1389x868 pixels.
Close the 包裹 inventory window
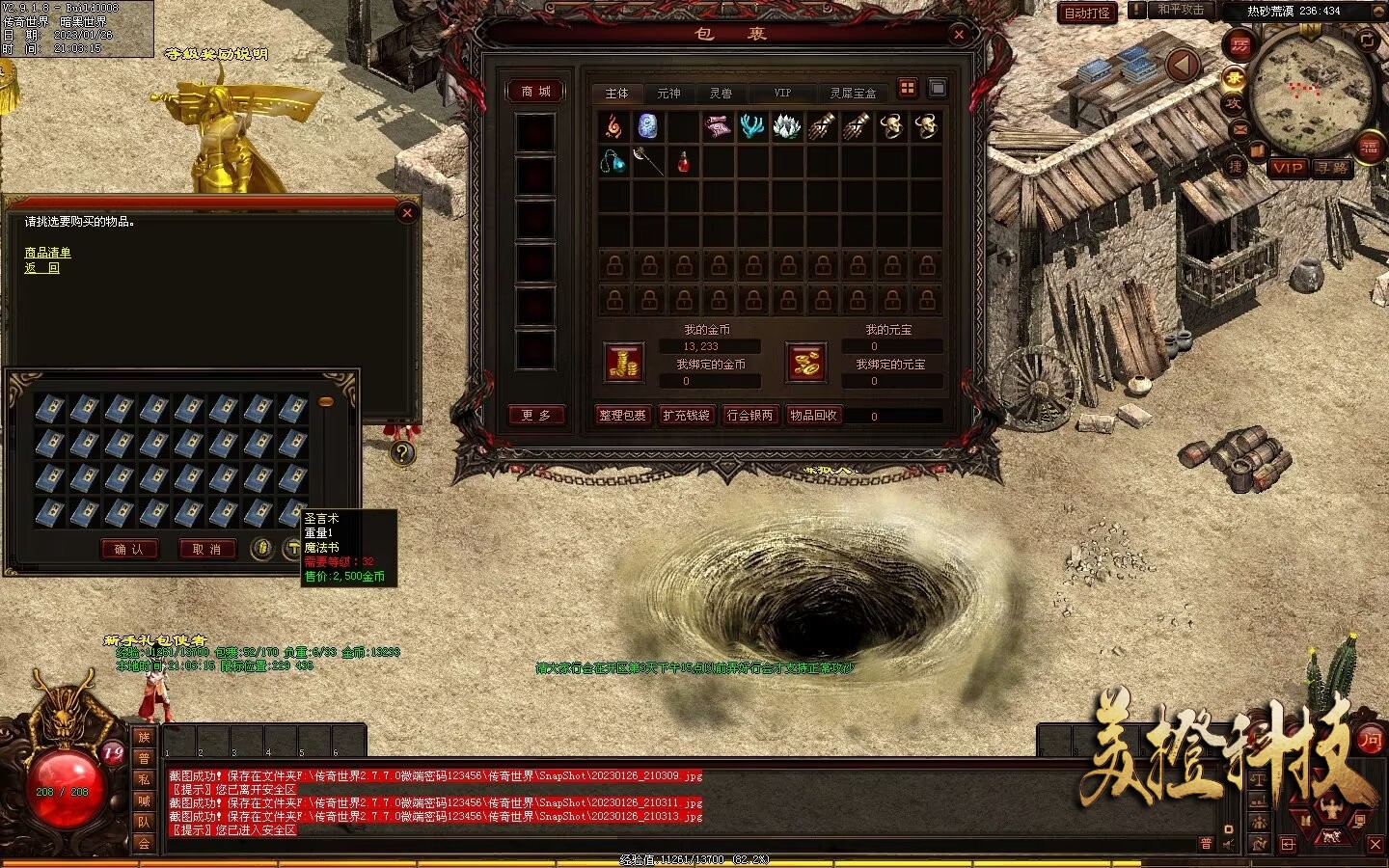pos(959,35)
